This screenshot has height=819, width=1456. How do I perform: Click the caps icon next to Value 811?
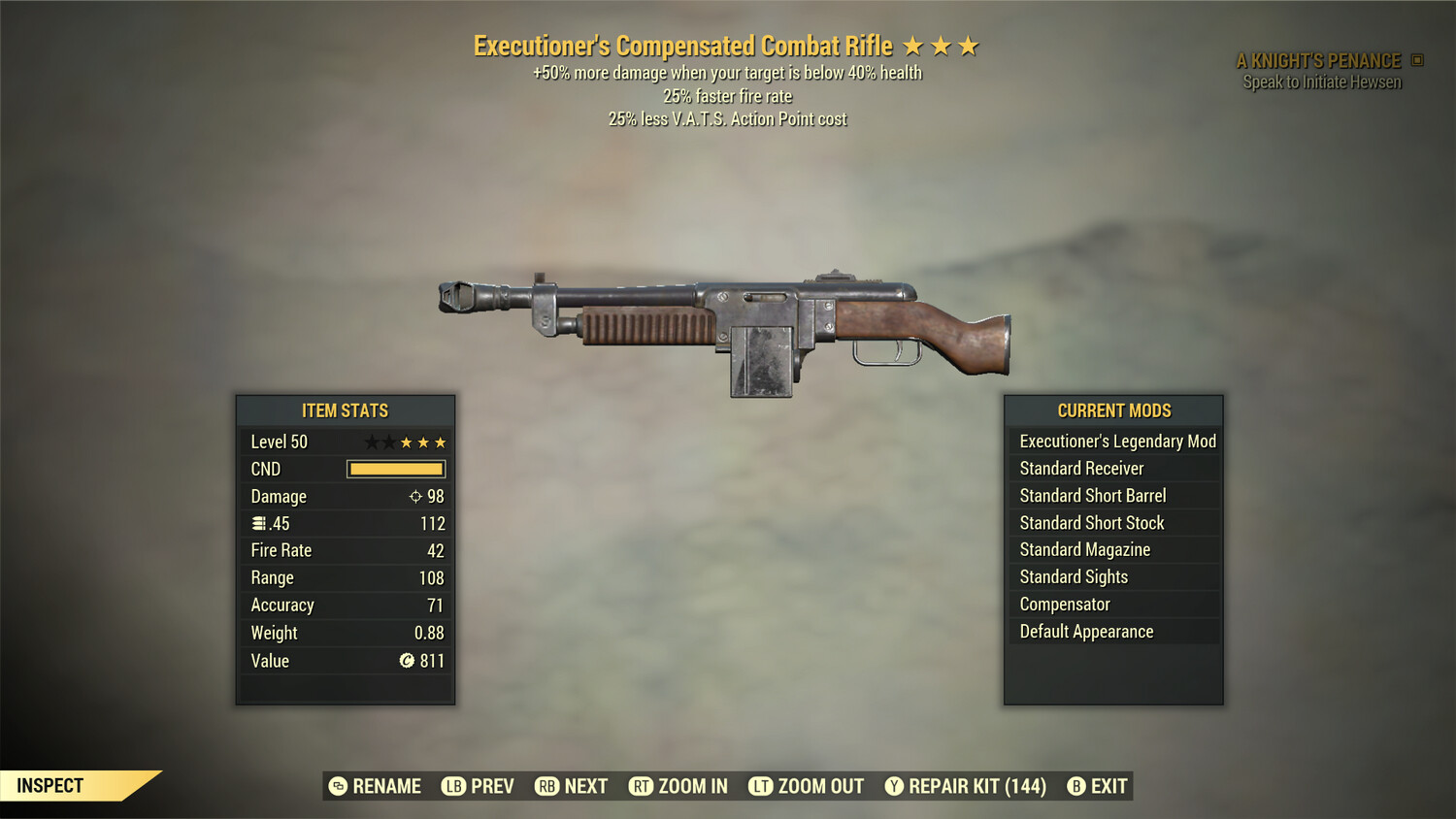pos(409,661)
